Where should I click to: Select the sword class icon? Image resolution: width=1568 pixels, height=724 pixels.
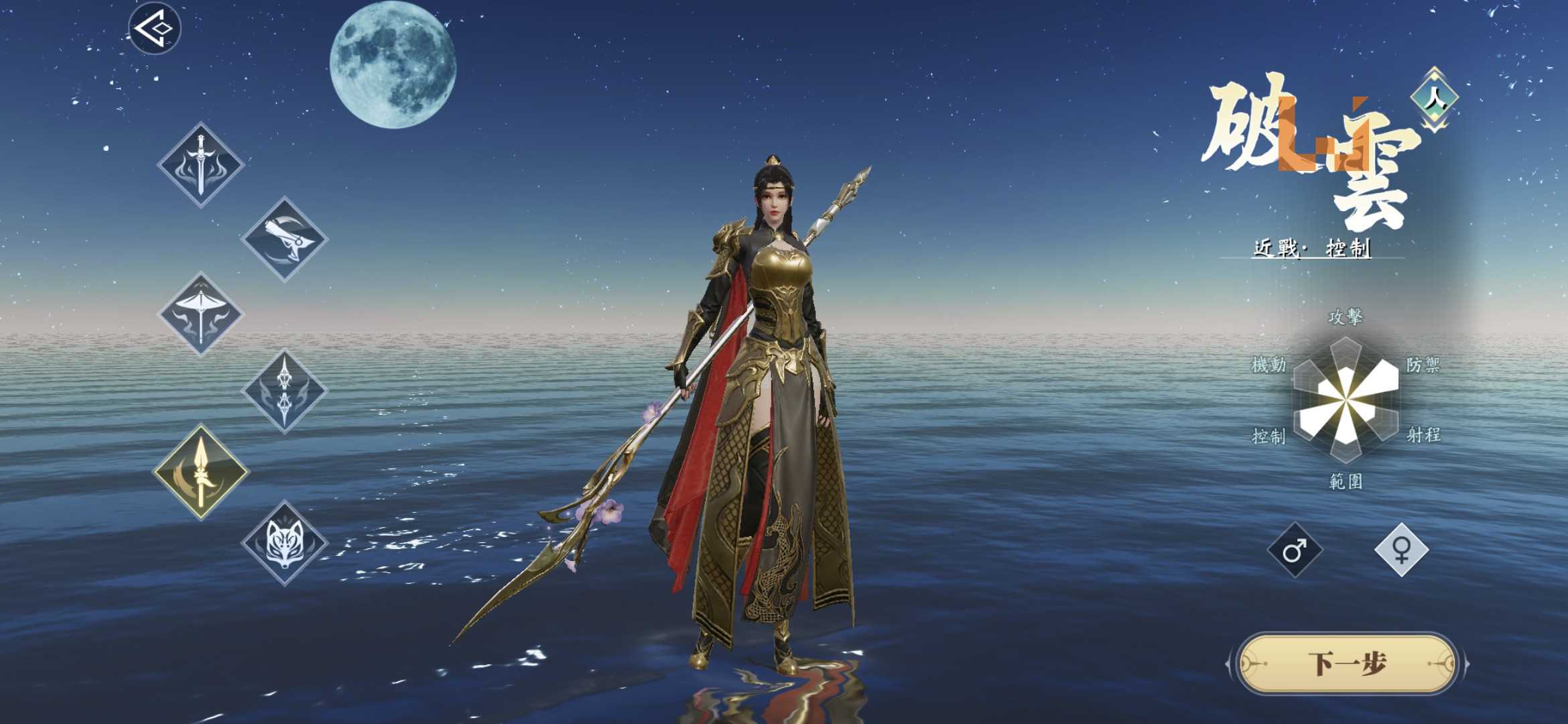pos(200,165)
